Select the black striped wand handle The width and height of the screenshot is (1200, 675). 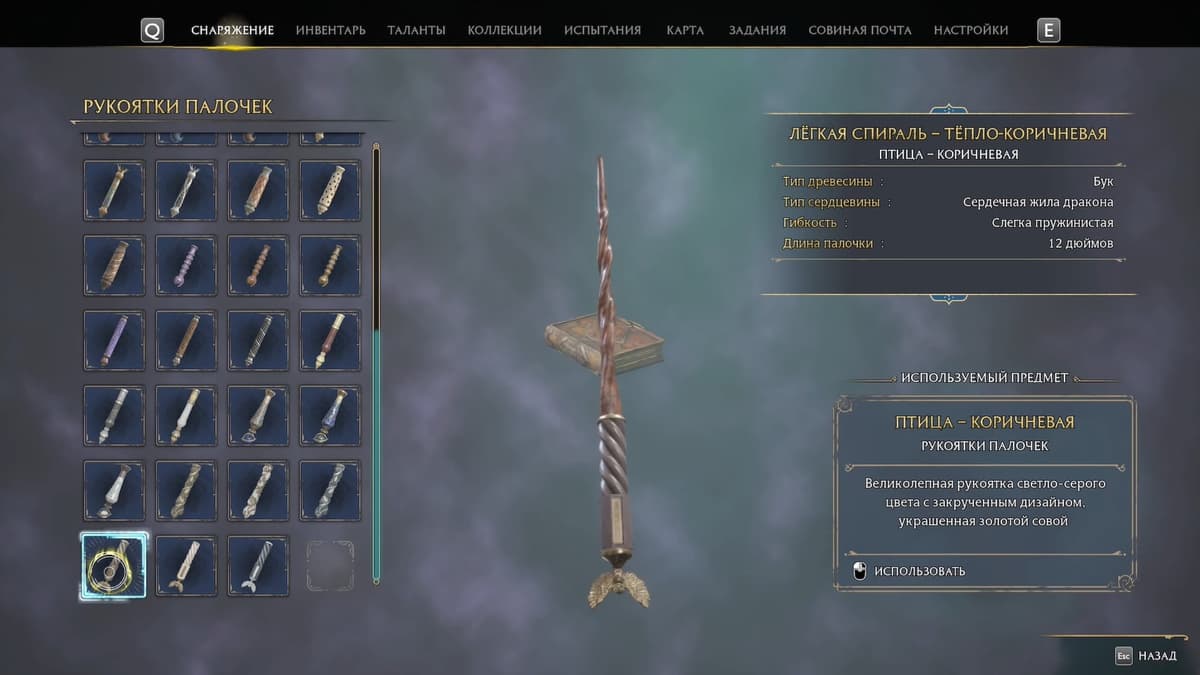point(258,340)
